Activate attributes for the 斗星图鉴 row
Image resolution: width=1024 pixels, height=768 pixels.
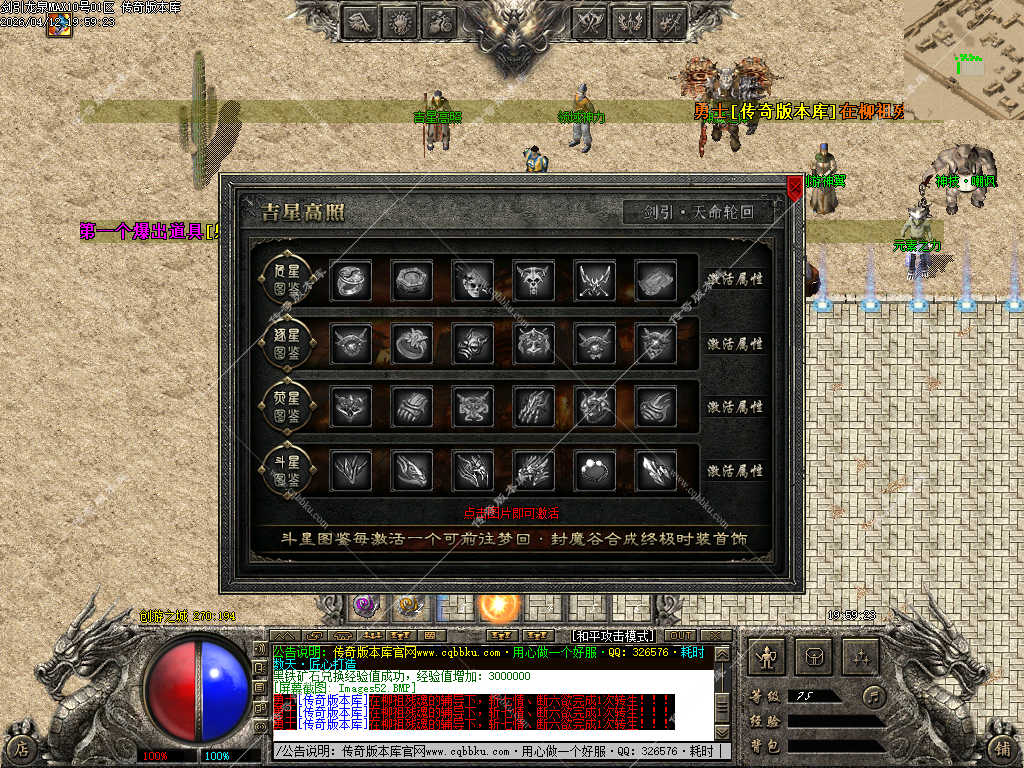click(x=735, y=470)
